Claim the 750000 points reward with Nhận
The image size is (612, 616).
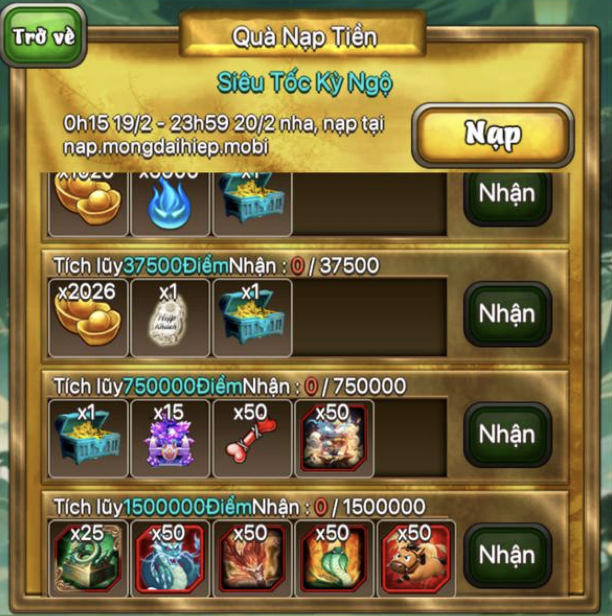click(x=507, y=436)
